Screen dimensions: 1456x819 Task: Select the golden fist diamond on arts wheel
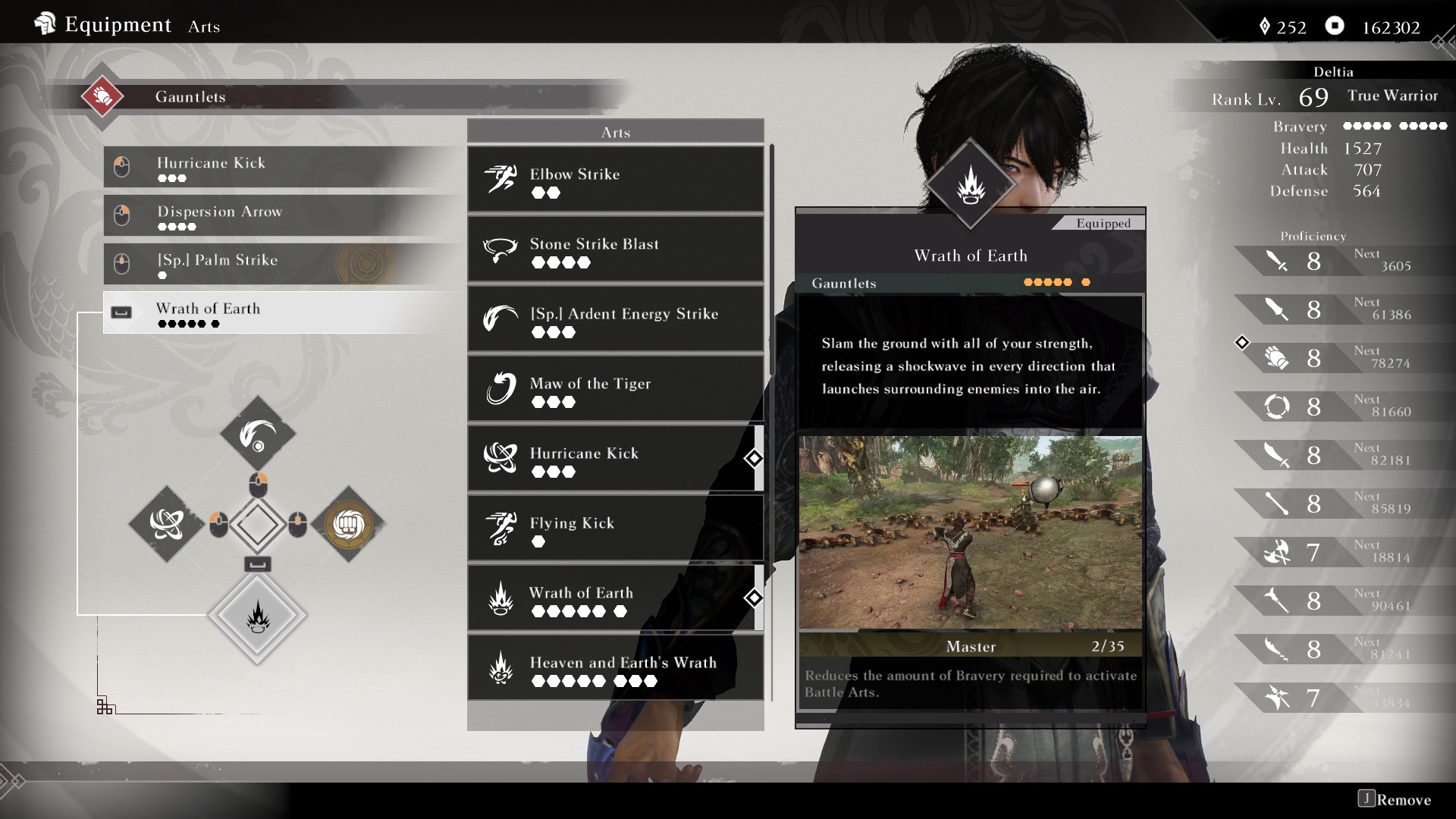[x=349, y=524]
